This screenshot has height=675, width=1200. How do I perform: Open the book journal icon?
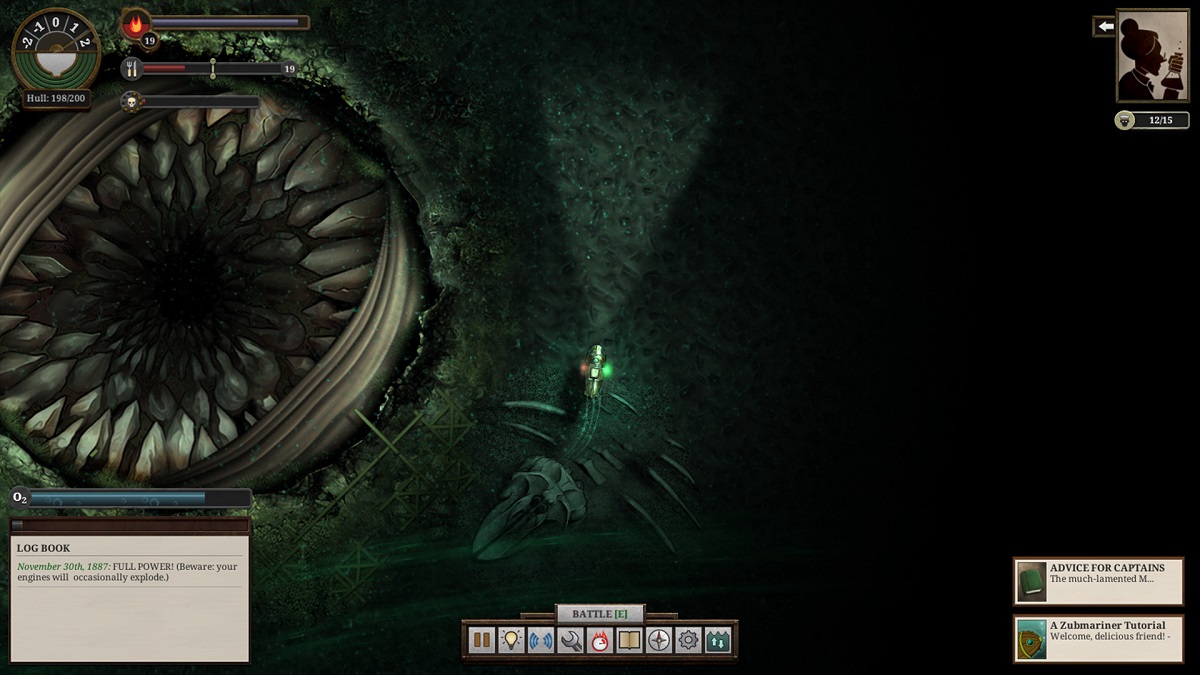(629, 640)
